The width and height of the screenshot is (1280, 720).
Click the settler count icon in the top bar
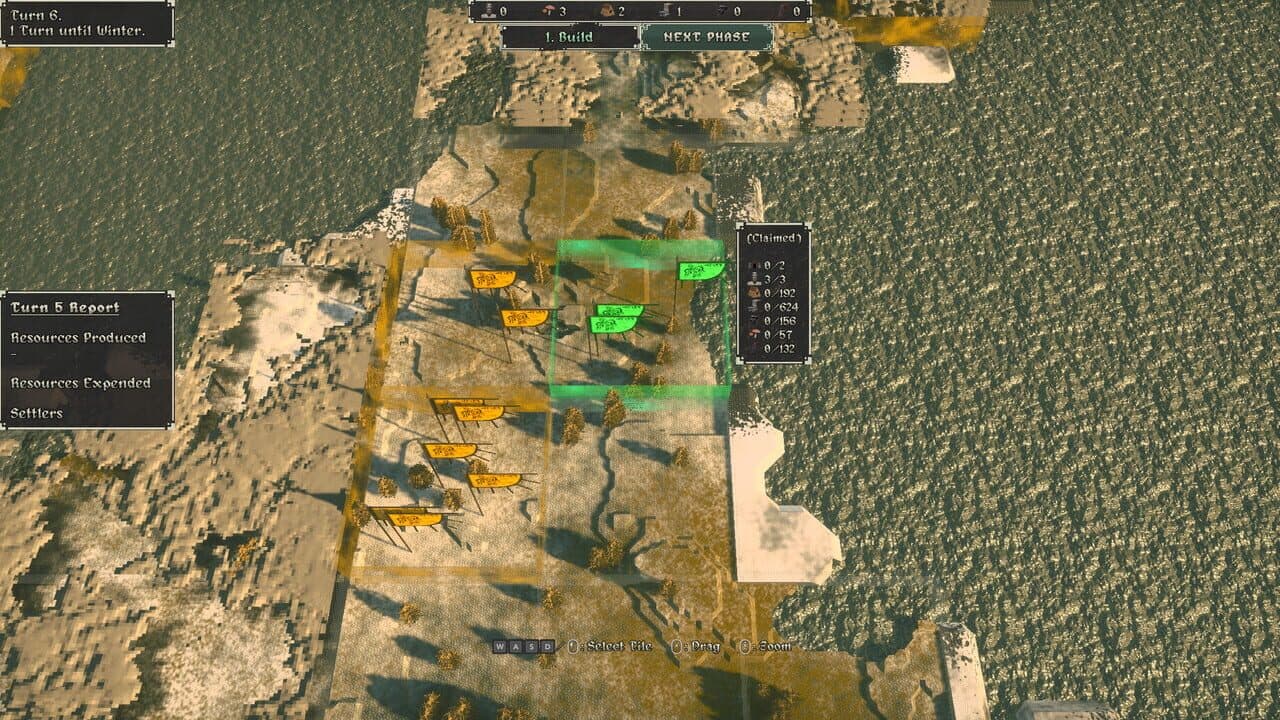pyautogui.click(x=487, y=11)
